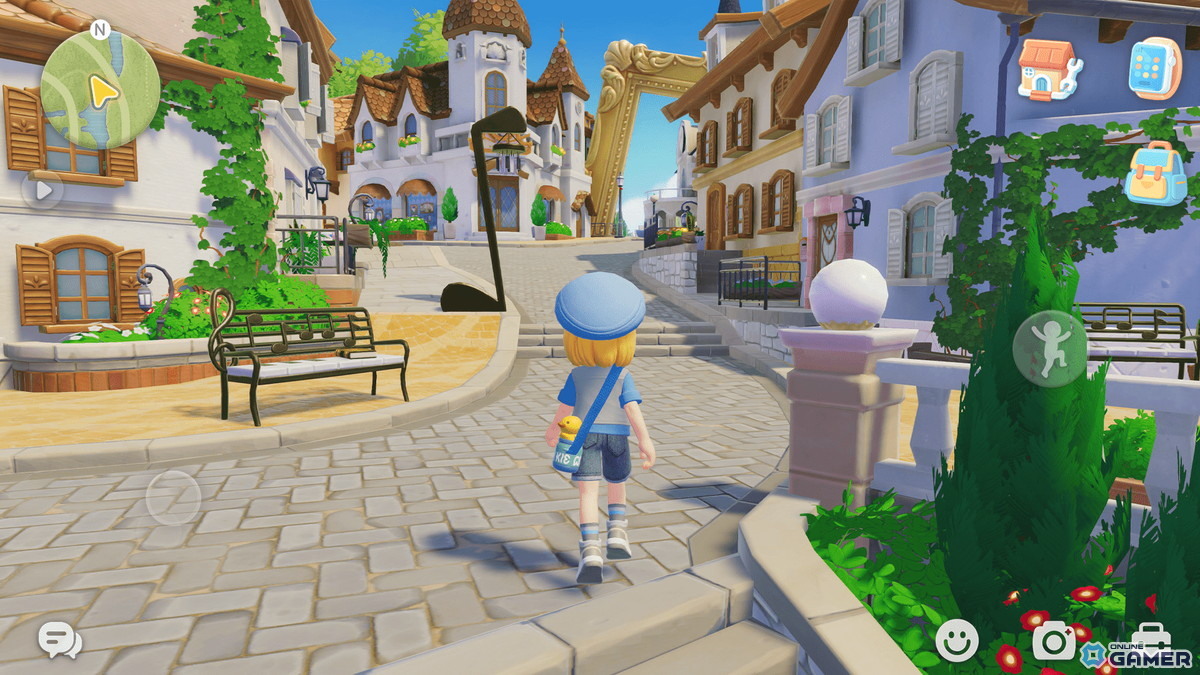Open the backpack inventory
This screenshot has height=675, width=1200.
tap(1155, 172)
